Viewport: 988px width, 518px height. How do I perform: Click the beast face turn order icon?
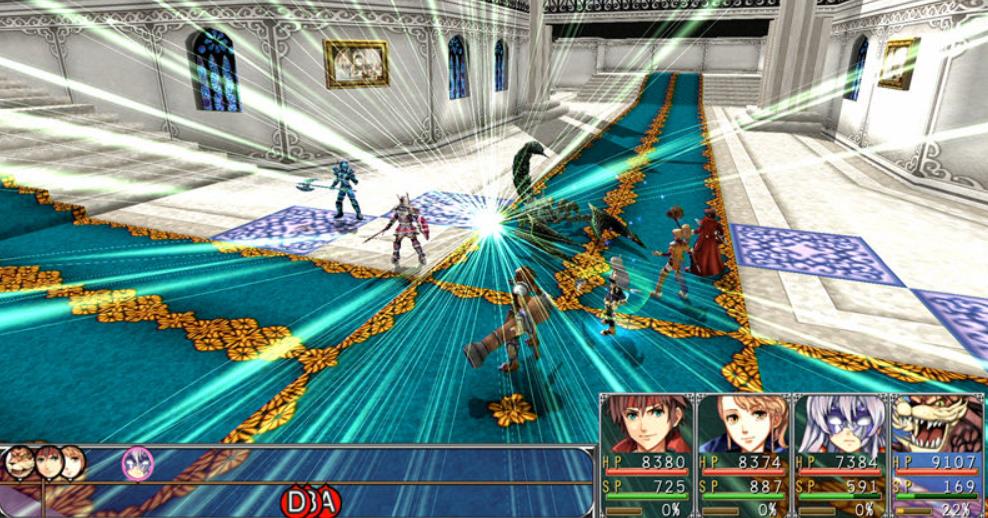point(18,463)
